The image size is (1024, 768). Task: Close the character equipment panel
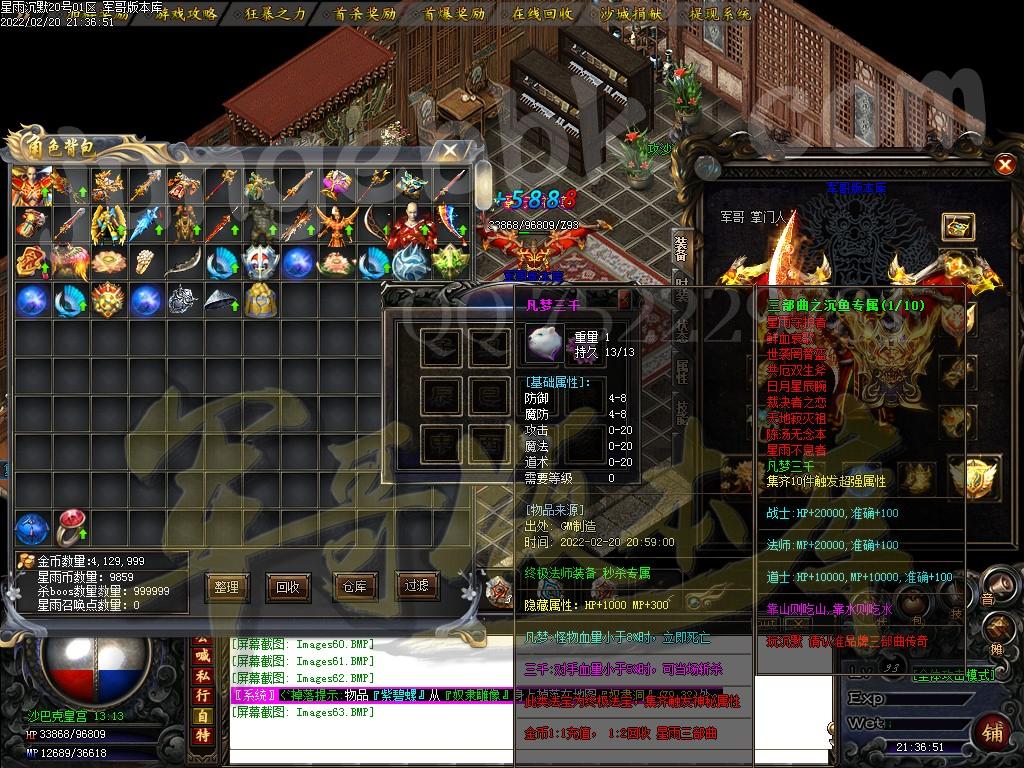[x=1005, y=163]
